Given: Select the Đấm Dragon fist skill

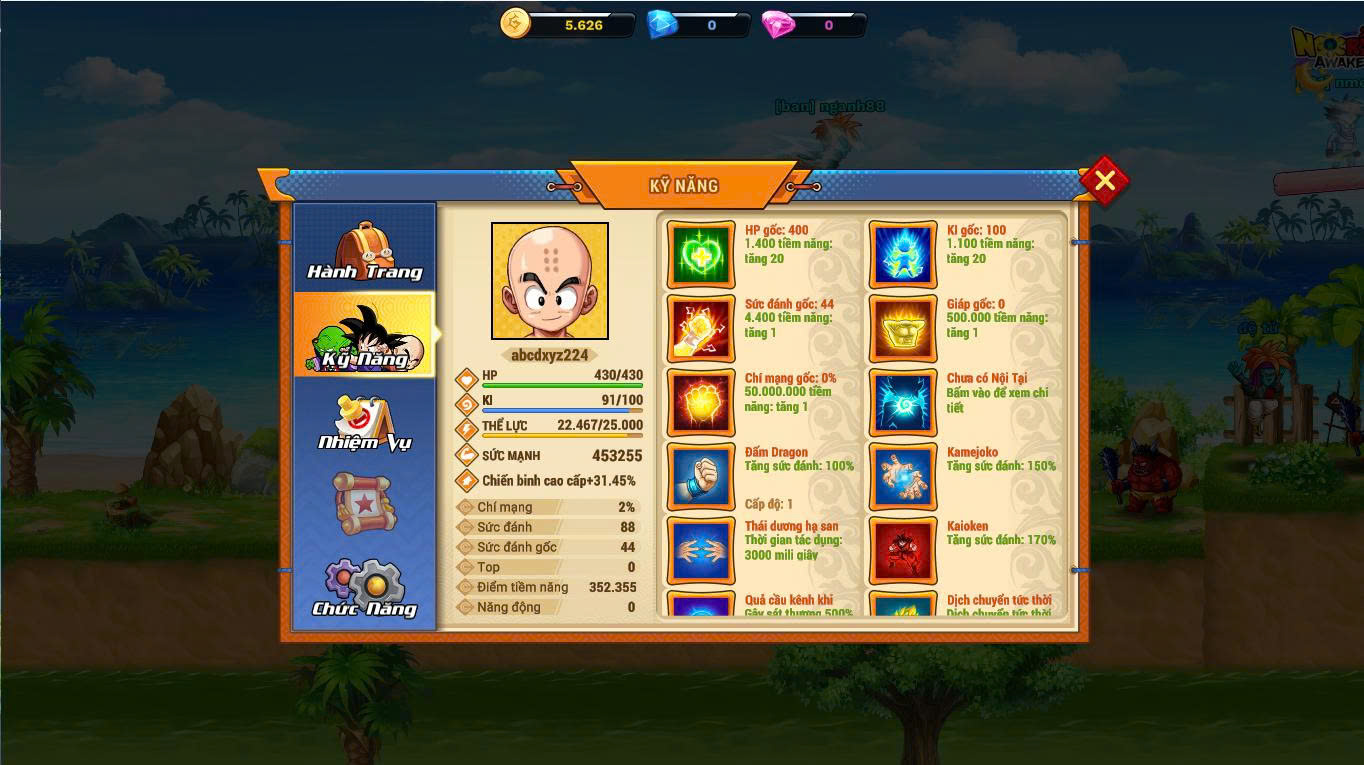Looking at the screenshot, I should tap(701, 477).
